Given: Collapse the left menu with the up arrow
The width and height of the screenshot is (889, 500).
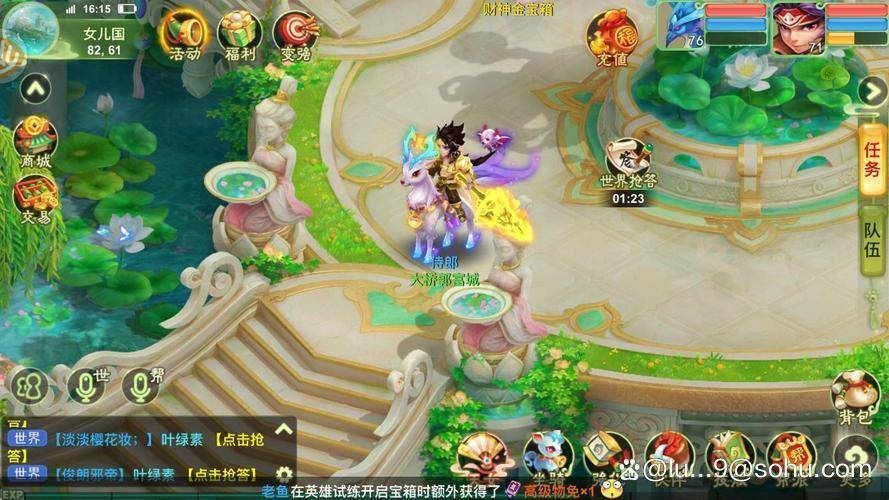Looking at the screenshot, I should [x=35, y=89].
